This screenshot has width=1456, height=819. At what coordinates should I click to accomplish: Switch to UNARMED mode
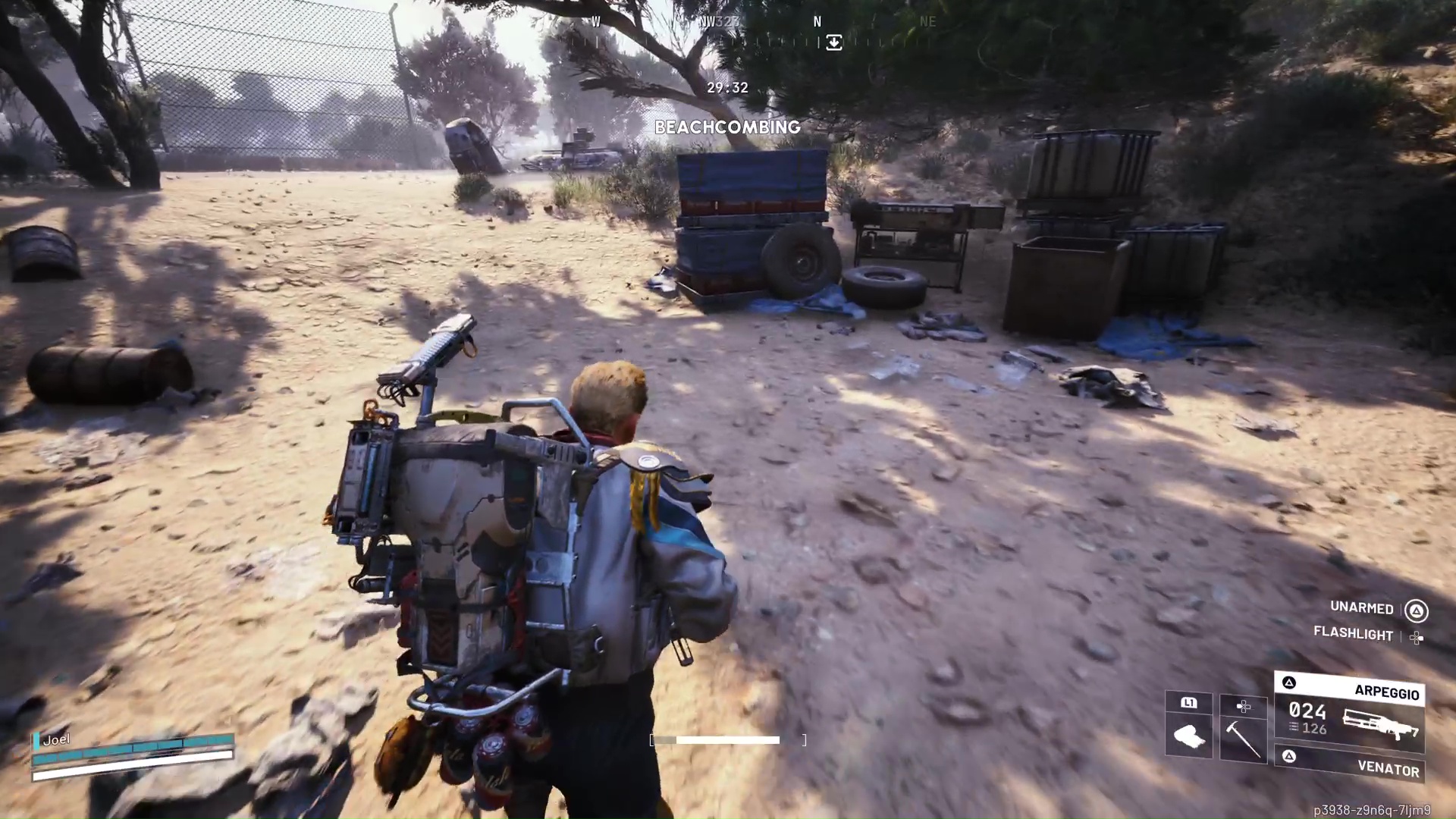[x=1361, y=607]
